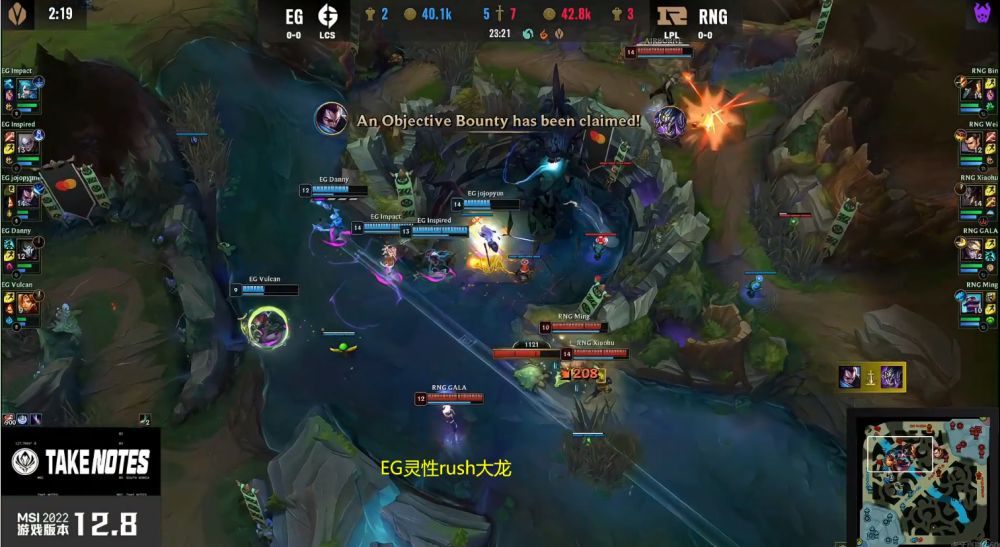Click the EG team logo in scoreboard
1000x547 pixels.
(x=327, y=17)
